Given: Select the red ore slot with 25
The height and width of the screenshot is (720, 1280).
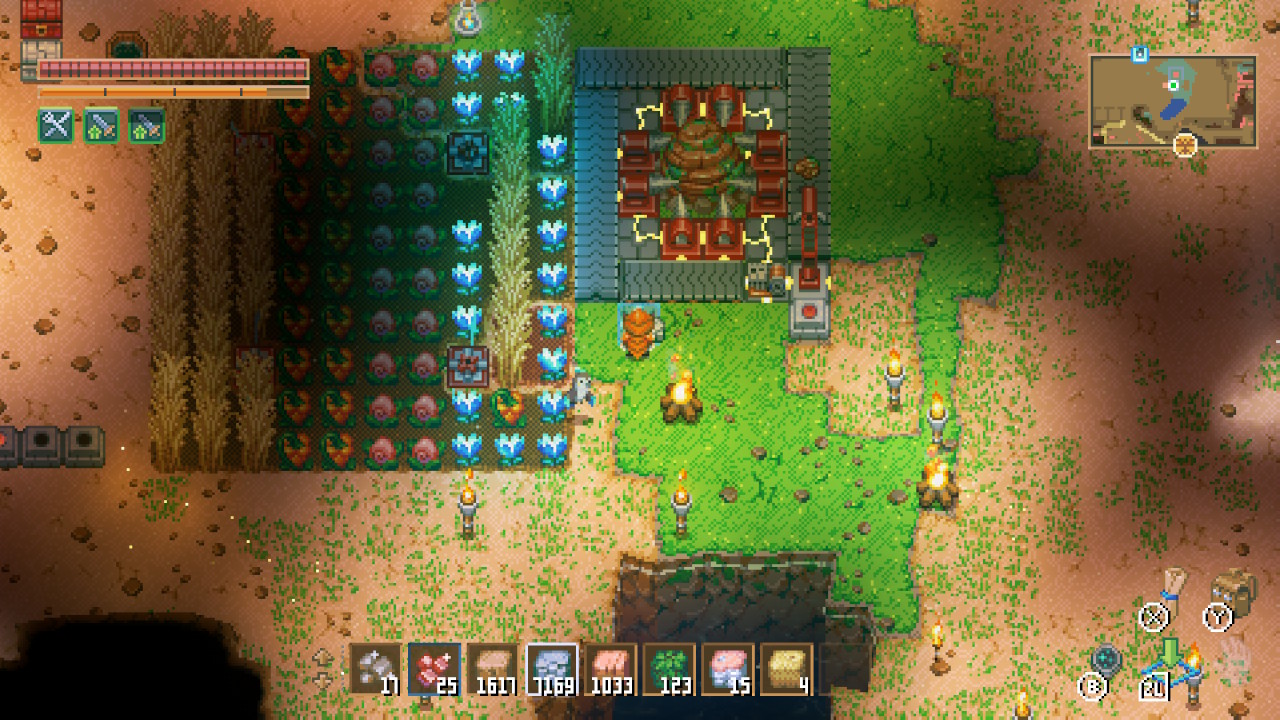Looking at the screenshot, I should [x=434, y=669].
